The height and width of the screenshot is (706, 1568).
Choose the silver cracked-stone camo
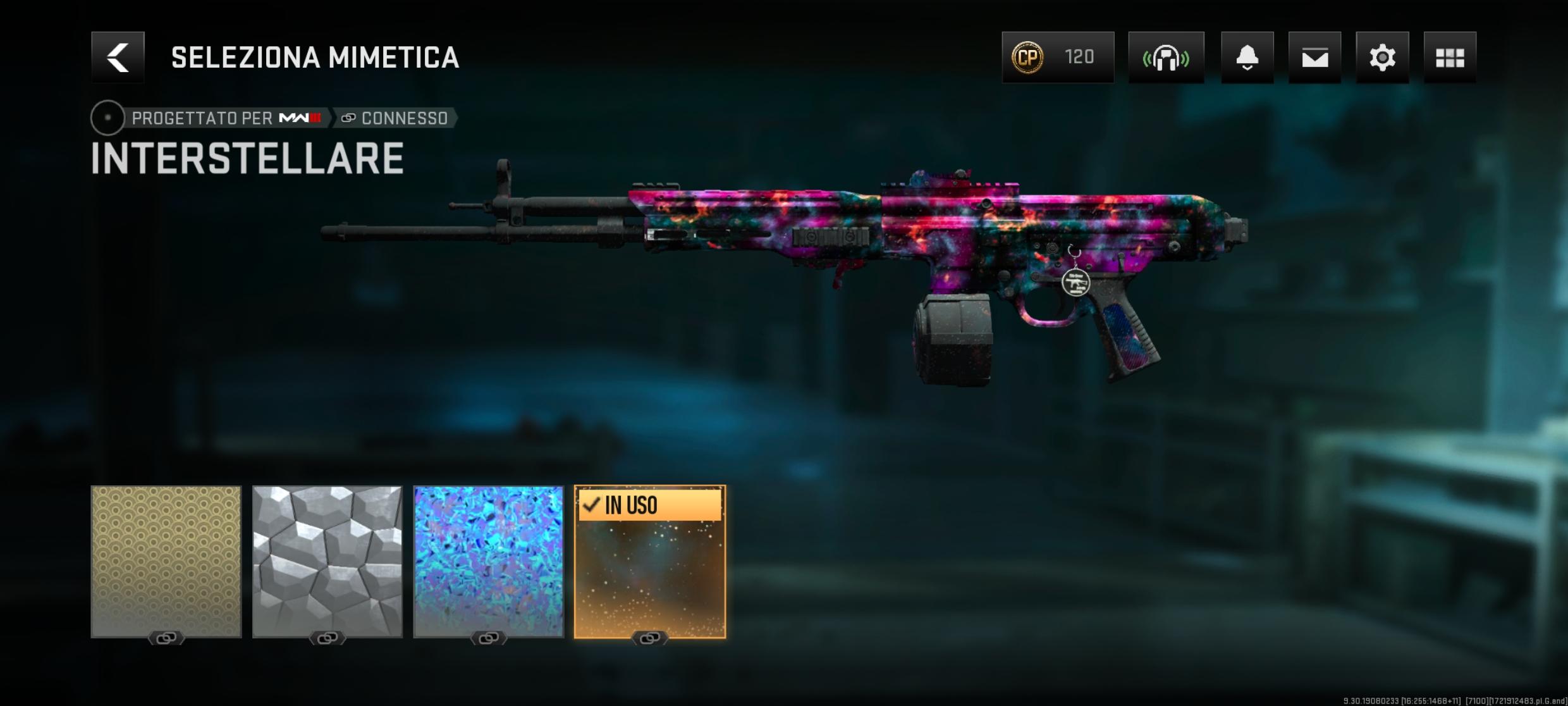tap(328, 562)
